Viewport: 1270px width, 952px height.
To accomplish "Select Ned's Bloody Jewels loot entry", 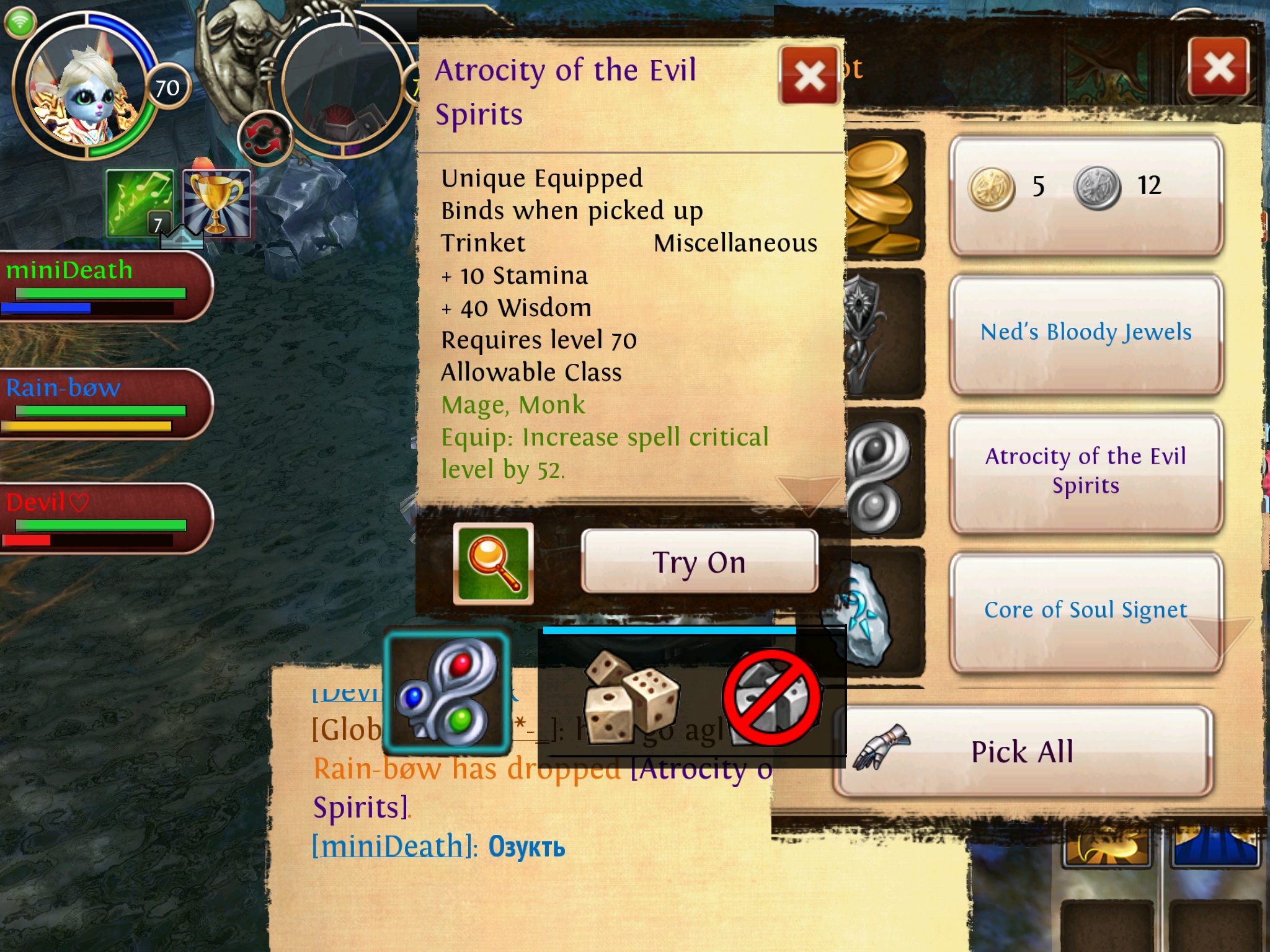I will pos(1085,333).
